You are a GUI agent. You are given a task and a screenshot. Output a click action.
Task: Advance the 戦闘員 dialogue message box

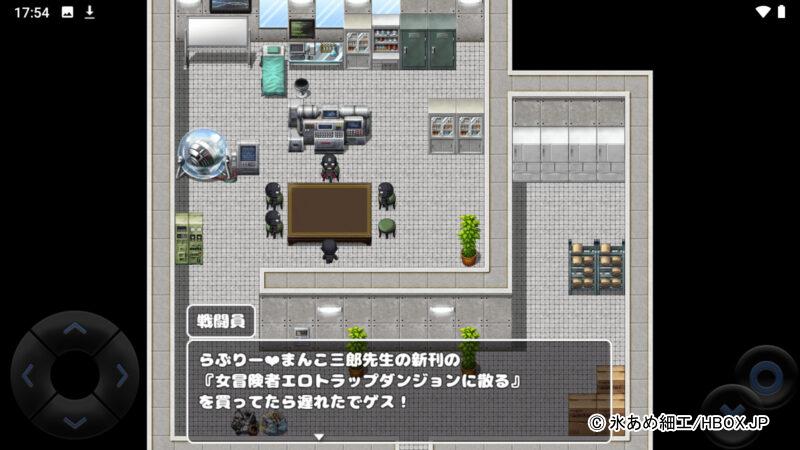[398, 391]
